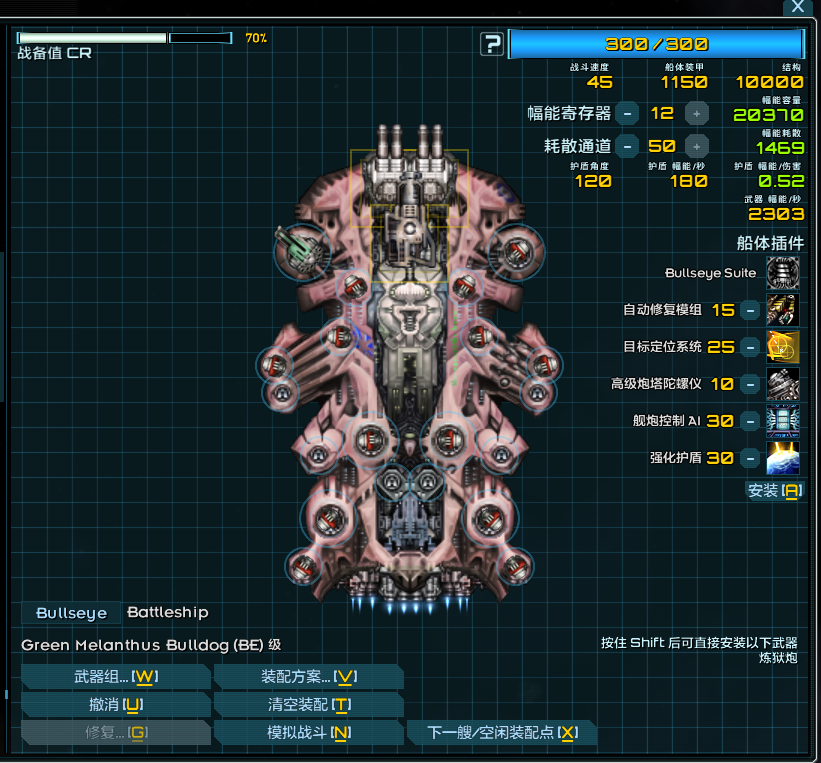Select the 强化护盾 hull mod icon
821x763 pixels.
coord(783,458)
